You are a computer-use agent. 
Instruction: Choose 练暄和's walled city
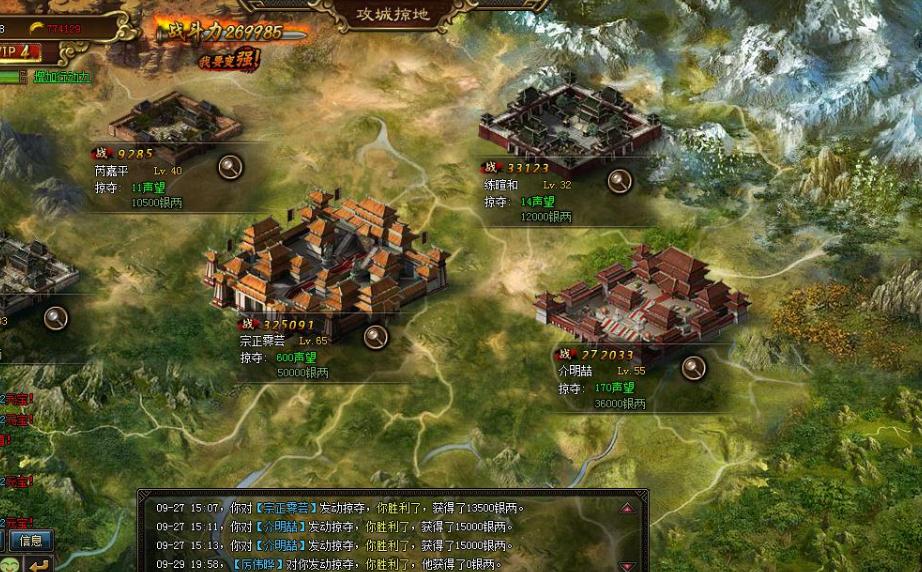(x=569, y=123)
